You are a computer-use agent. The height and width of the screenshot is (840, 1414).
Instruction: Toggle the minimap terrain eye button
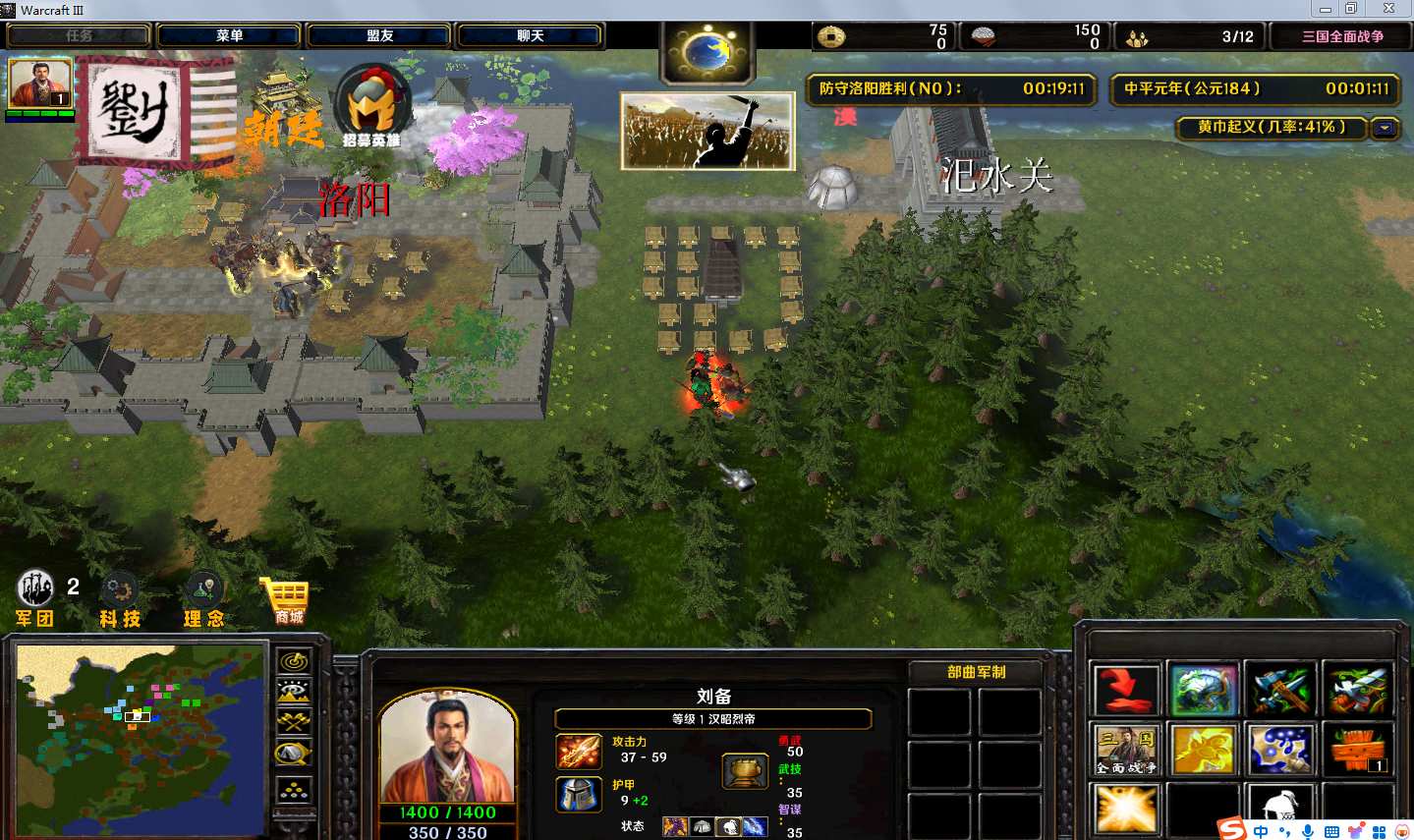294,692
